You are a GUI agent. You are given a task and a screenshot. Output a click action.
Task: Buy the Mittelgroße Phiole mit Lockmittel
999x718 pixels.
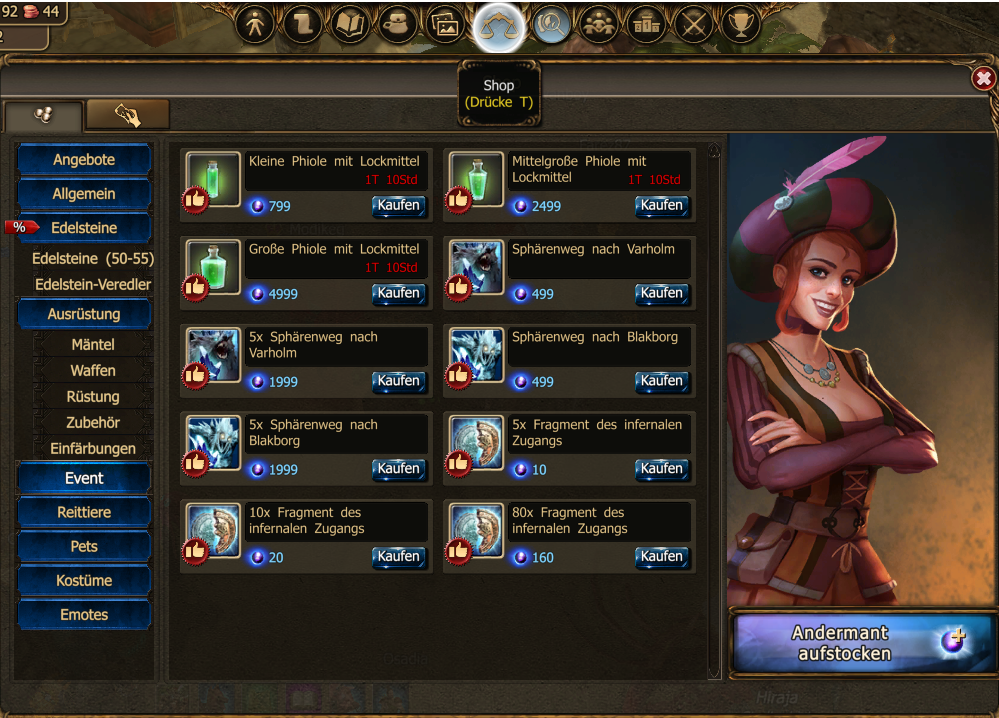tap(662, 206)
